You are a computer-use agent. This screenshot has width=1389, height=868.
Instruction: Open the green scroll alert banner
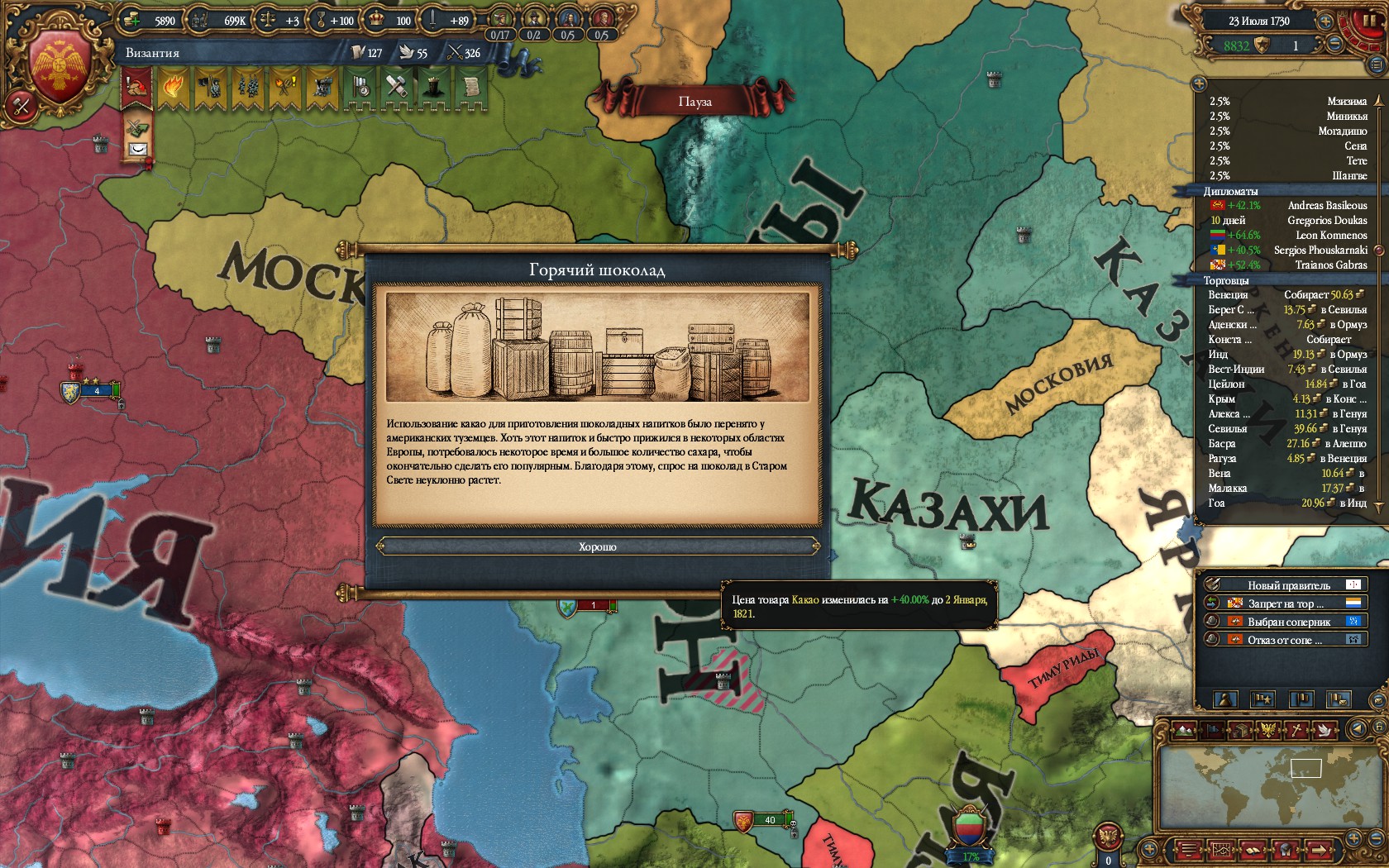pos(471,86)
